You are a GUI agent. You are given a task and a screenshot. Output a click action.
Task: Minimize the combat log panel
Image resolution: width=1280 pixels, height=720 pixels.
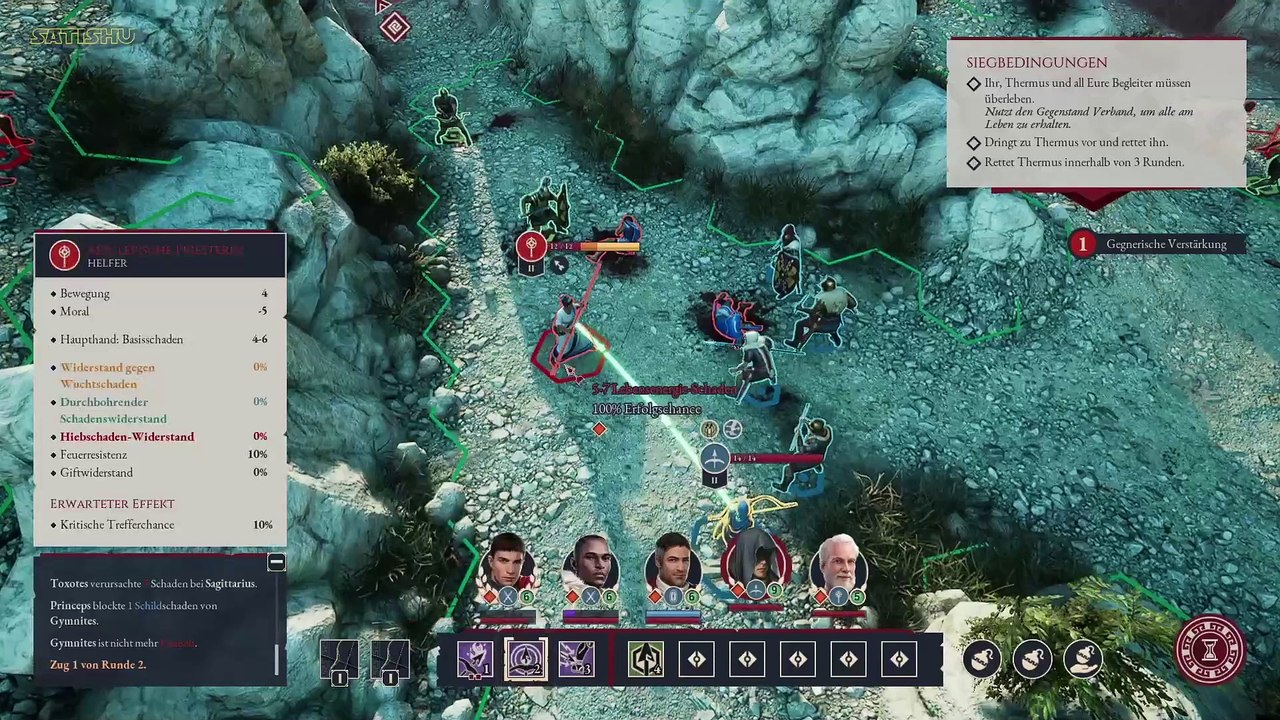(276, 563)
